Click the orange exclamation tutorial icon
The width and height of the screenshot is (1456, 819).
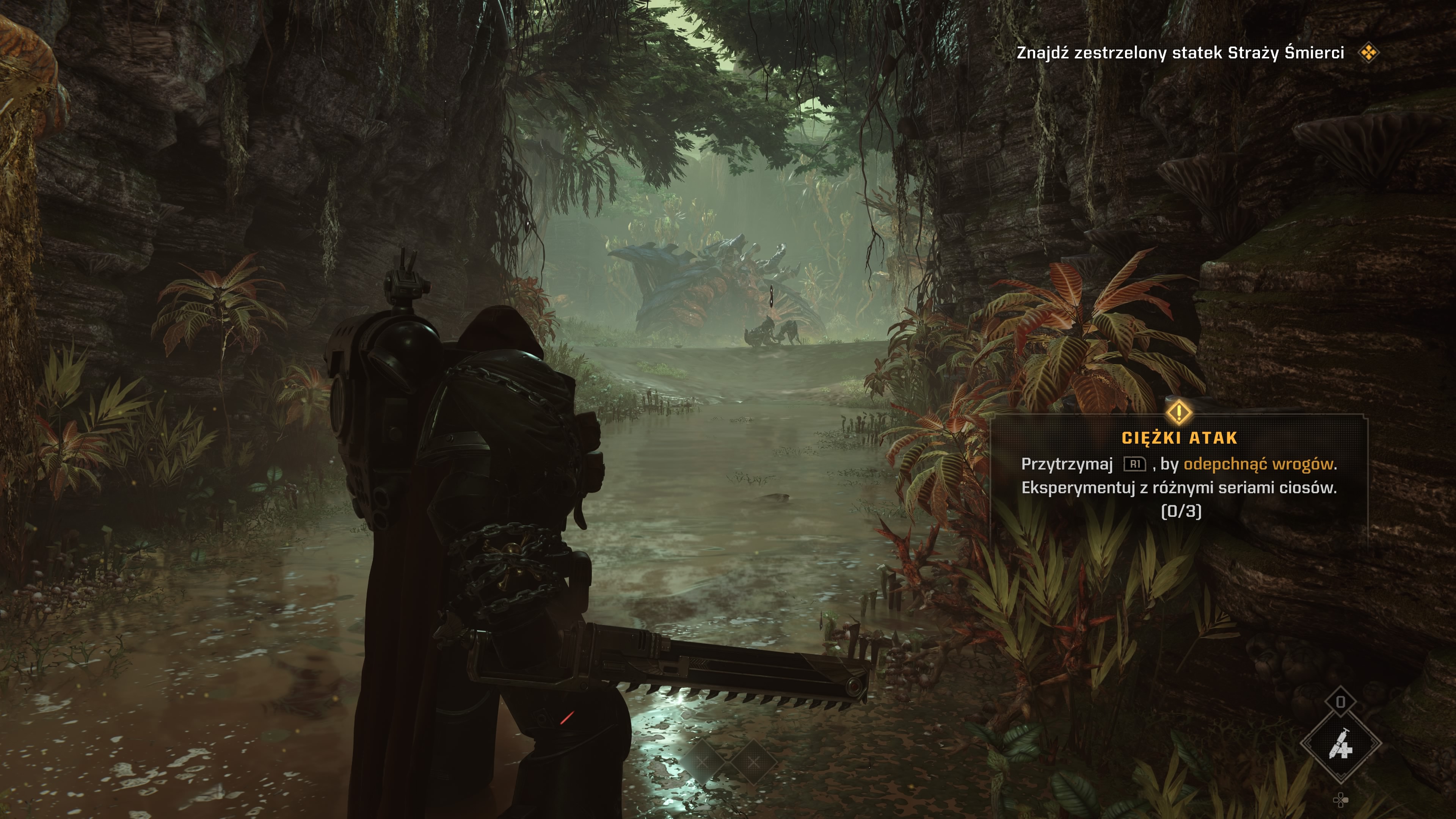(1179, 412)
